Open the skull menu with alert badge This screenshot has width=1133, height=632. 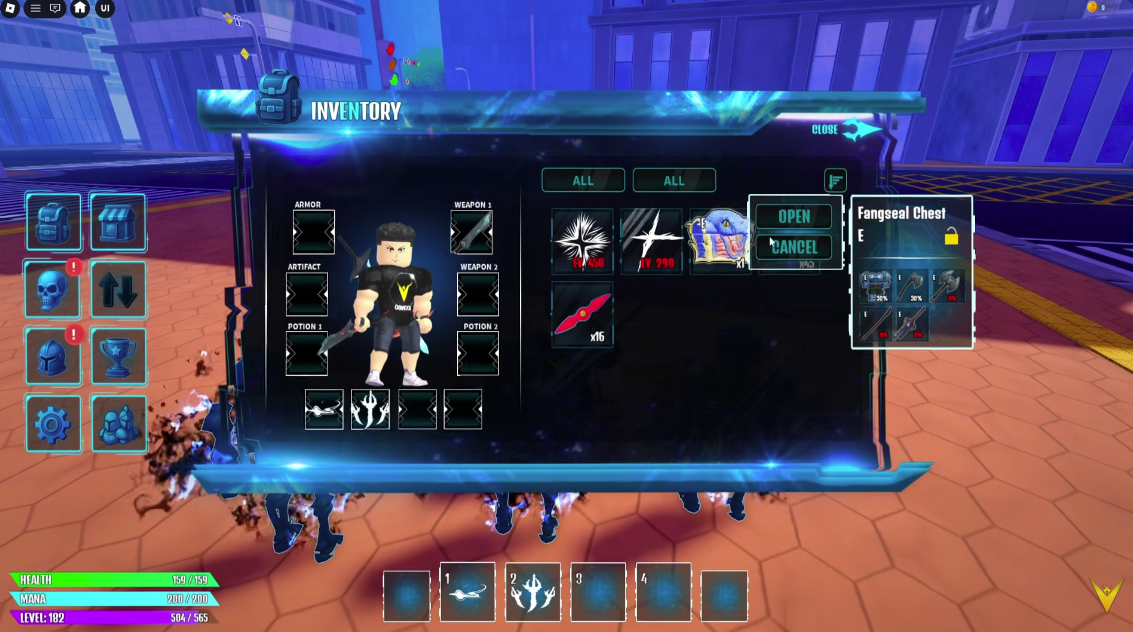(x=52, y=290)
